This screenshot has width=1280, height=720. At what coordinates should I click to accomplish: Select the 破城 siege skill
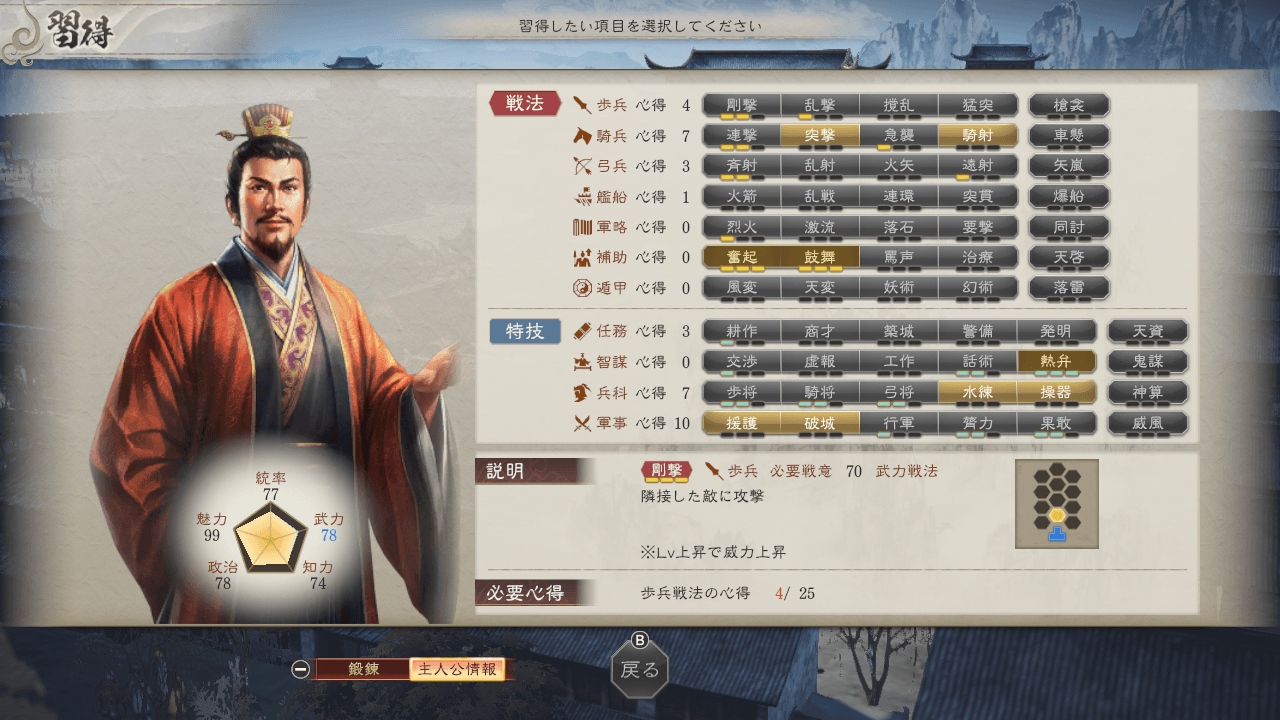coord(820,423)
